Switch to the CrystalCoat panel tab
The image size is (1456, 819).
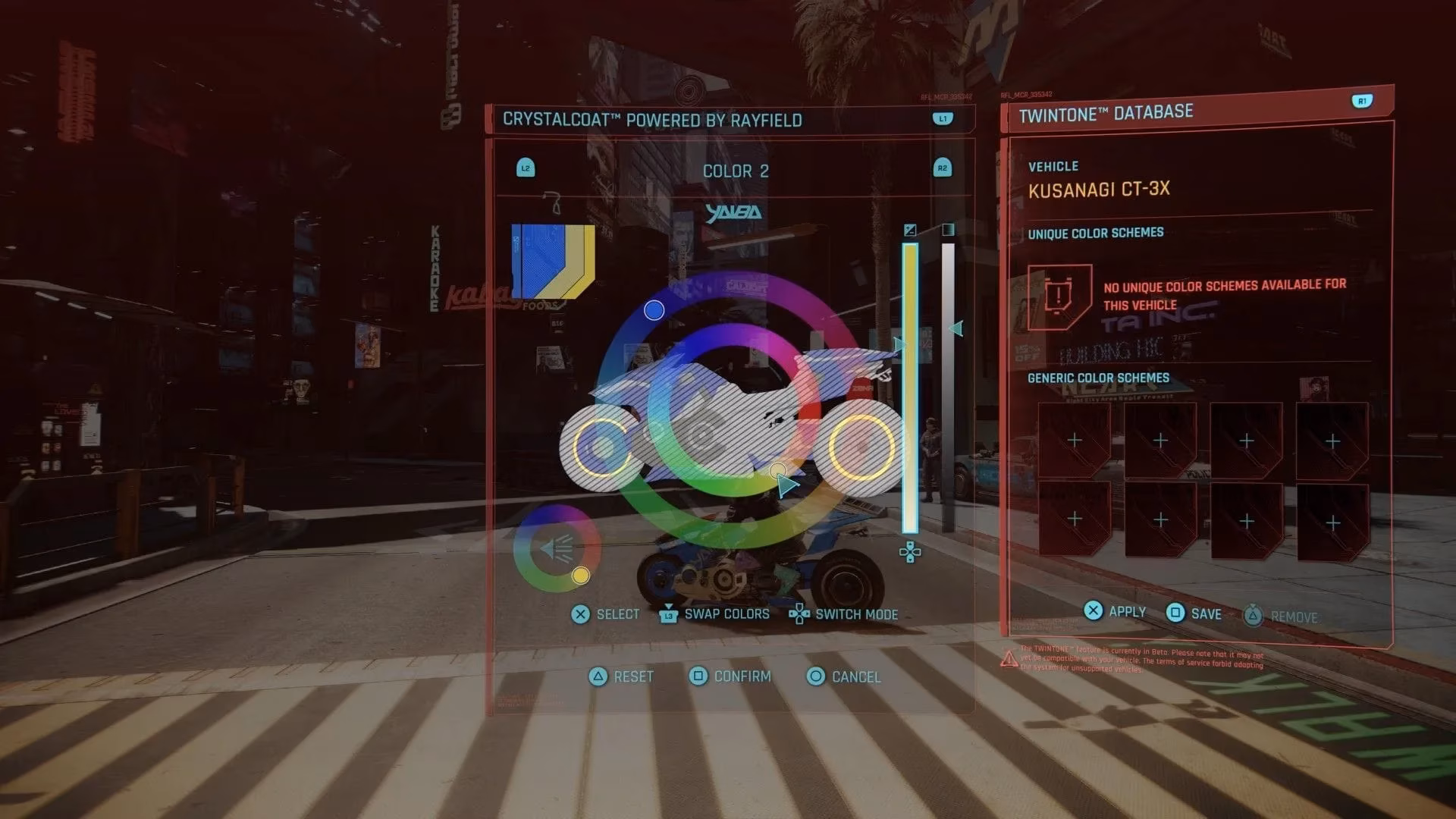(x=942, y=118)
